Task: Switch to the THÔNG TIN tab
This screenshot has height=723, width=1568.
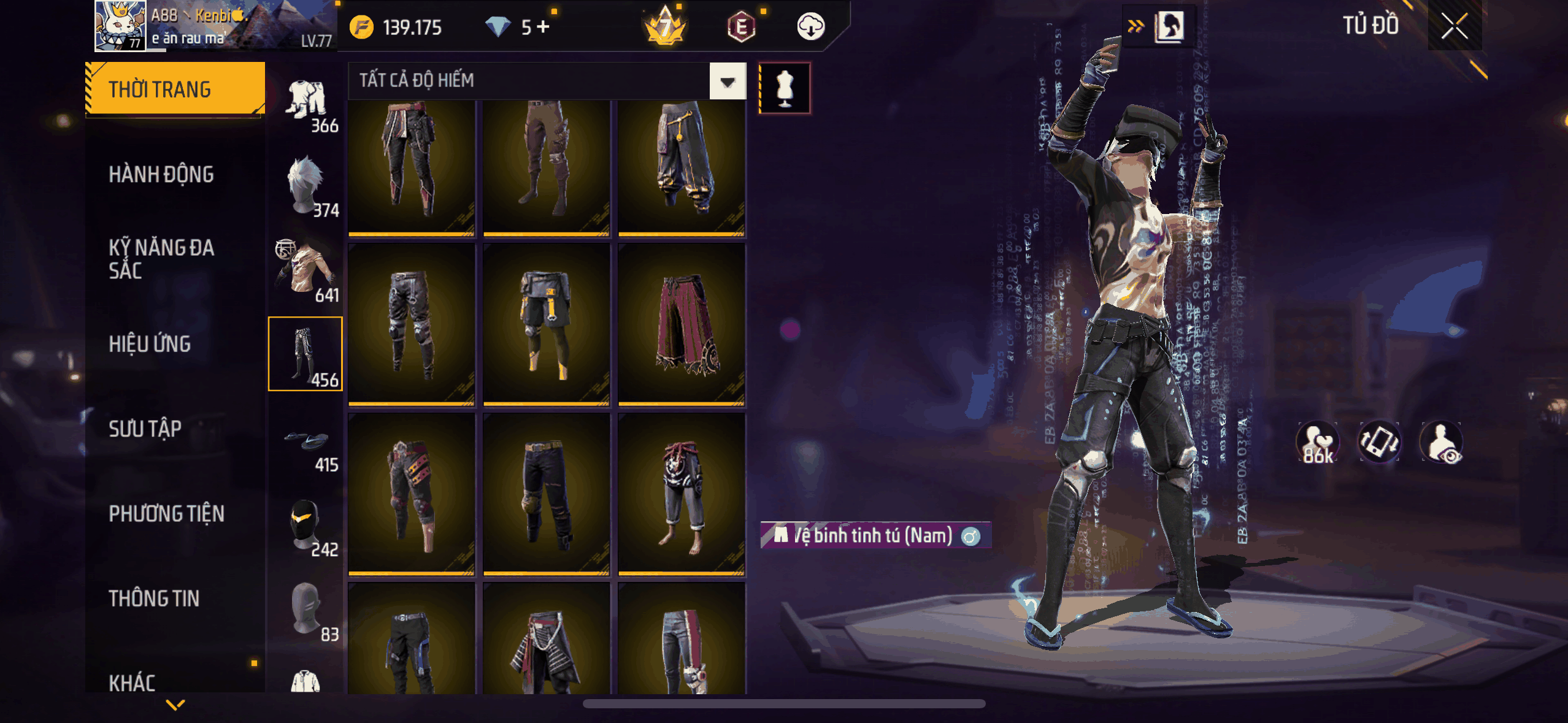Action: (x=154, y=598)
